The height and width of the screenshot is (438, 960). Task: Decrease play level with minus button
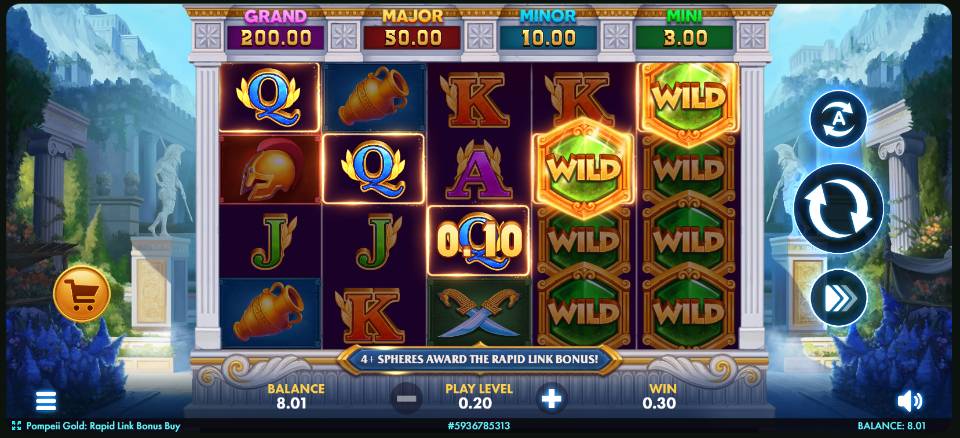(x=406, y=399)
